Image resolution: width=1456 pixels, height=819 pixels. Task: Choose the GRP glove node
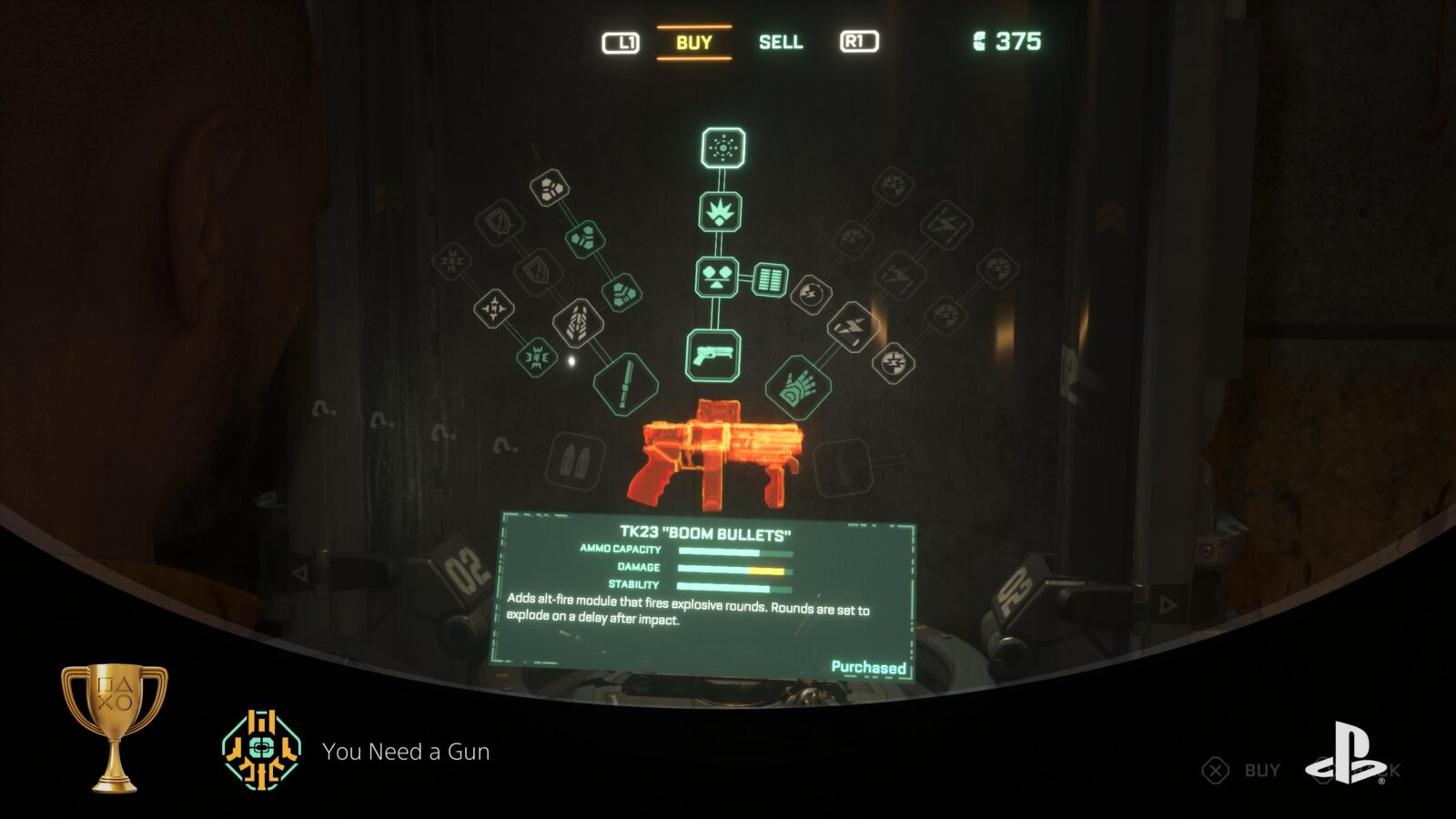tap(798, 387)
